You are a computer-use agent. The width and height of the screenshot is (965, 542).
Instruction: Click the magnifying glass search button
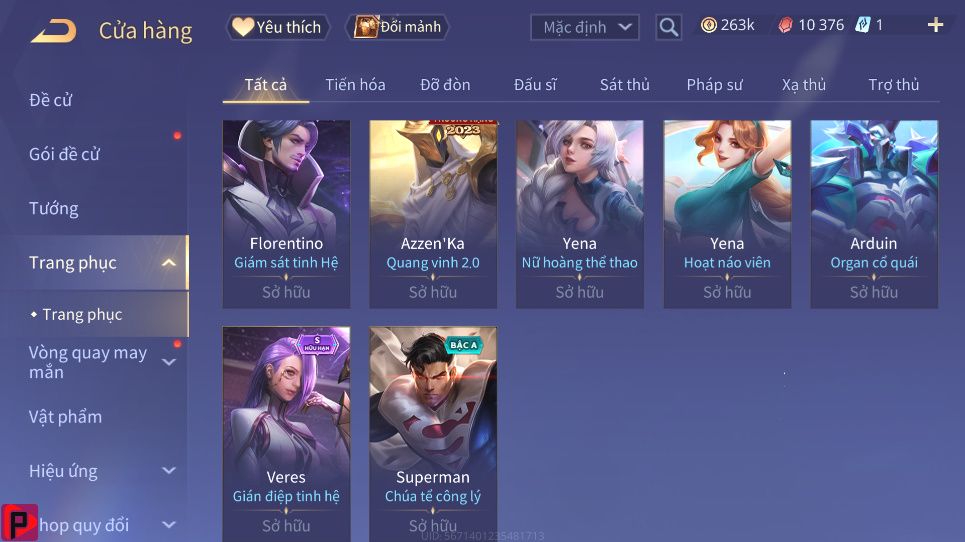pos(669,27)
